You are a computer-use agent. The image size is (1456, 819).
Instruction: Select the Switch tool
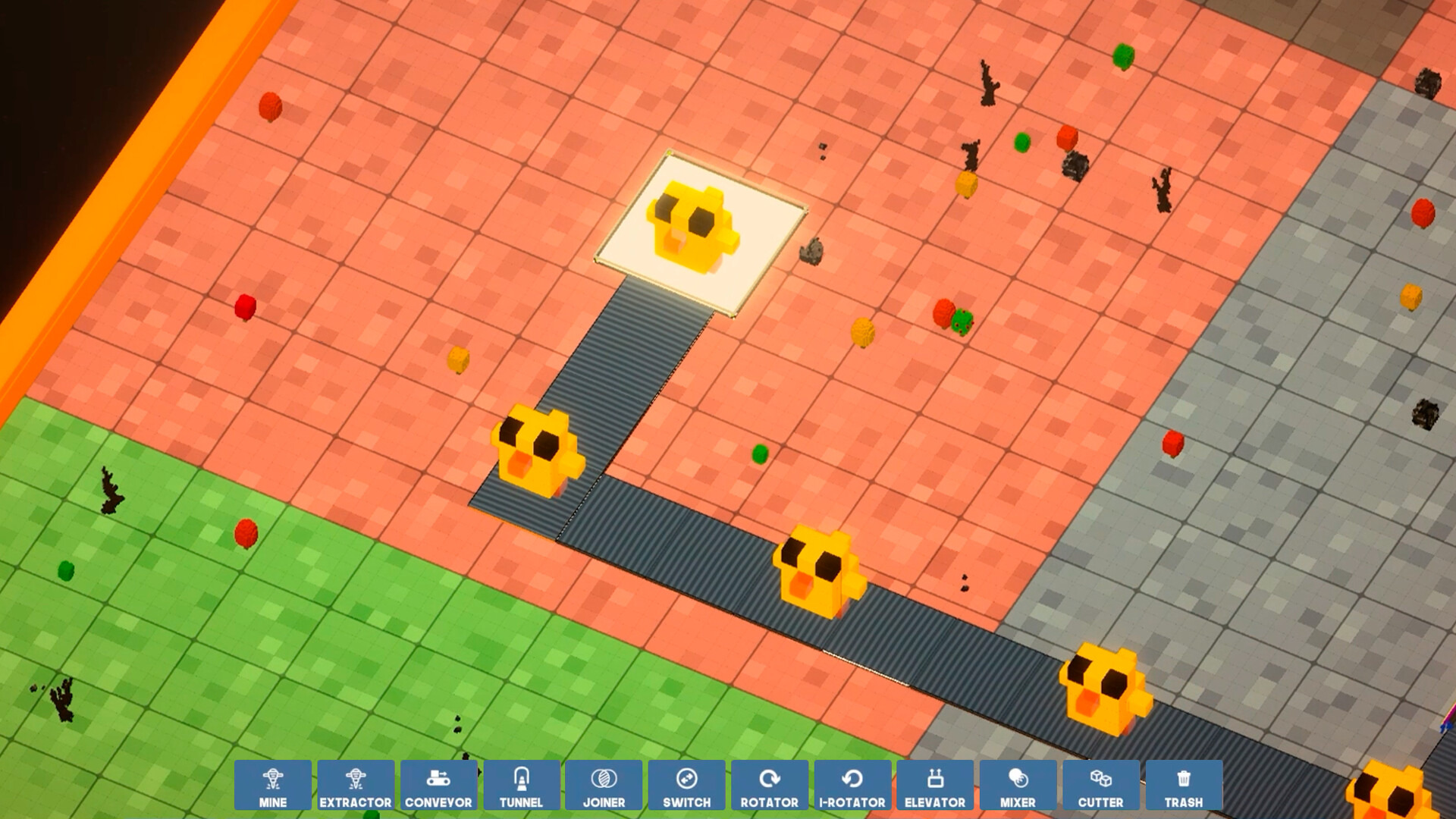coord(687,784)
